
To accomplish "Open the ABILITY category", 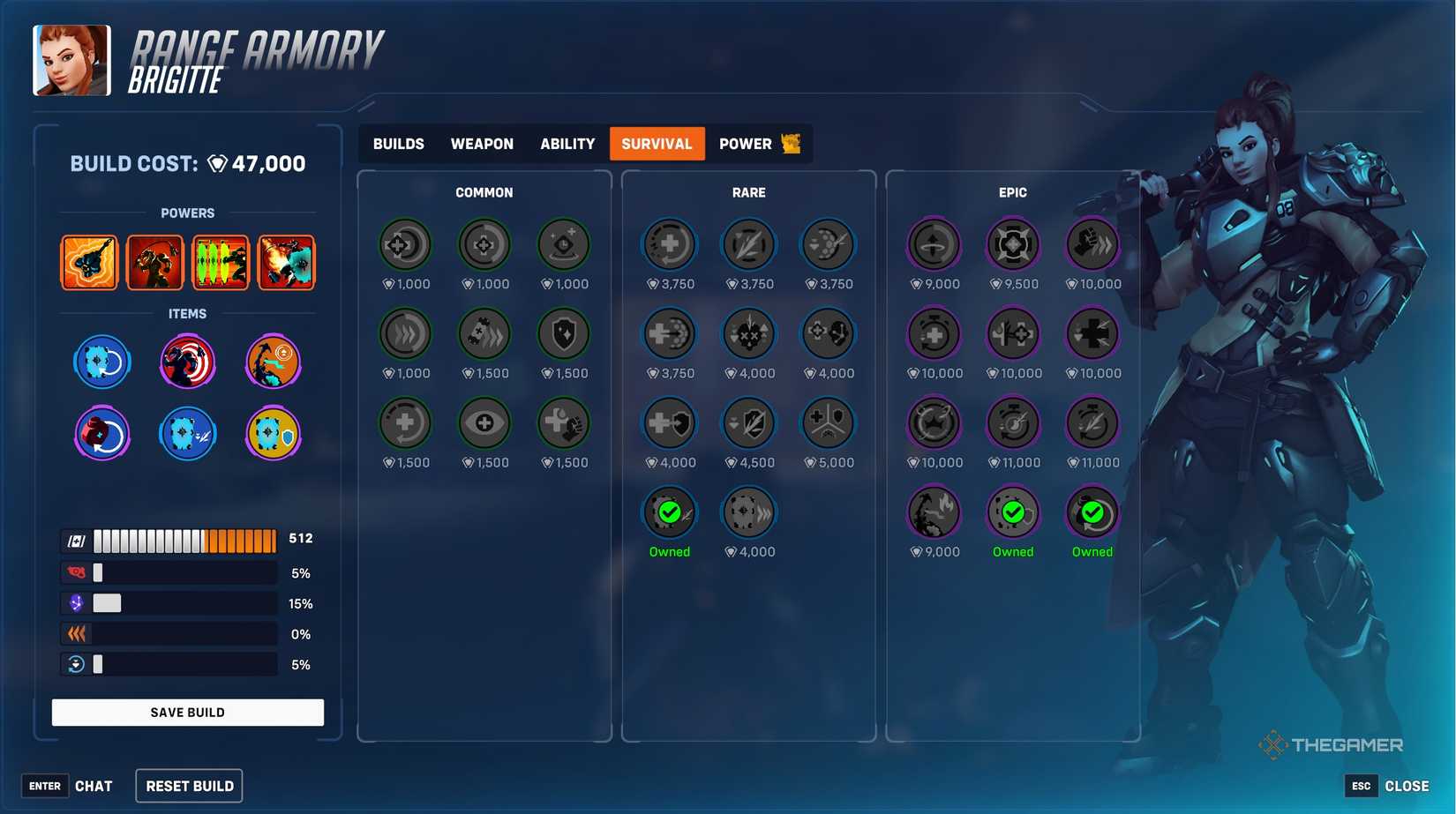I will point(567,143).
